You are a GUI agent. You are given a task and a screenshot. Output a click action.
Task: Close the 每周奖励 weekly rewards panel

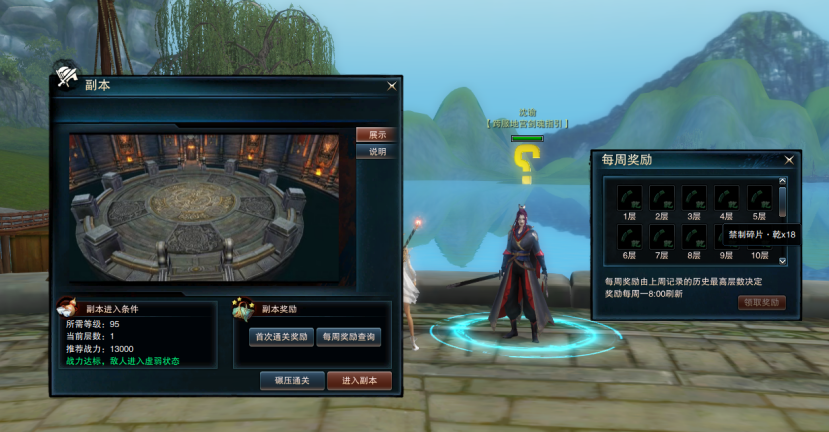pyautogui.click(x=789, y=160)
